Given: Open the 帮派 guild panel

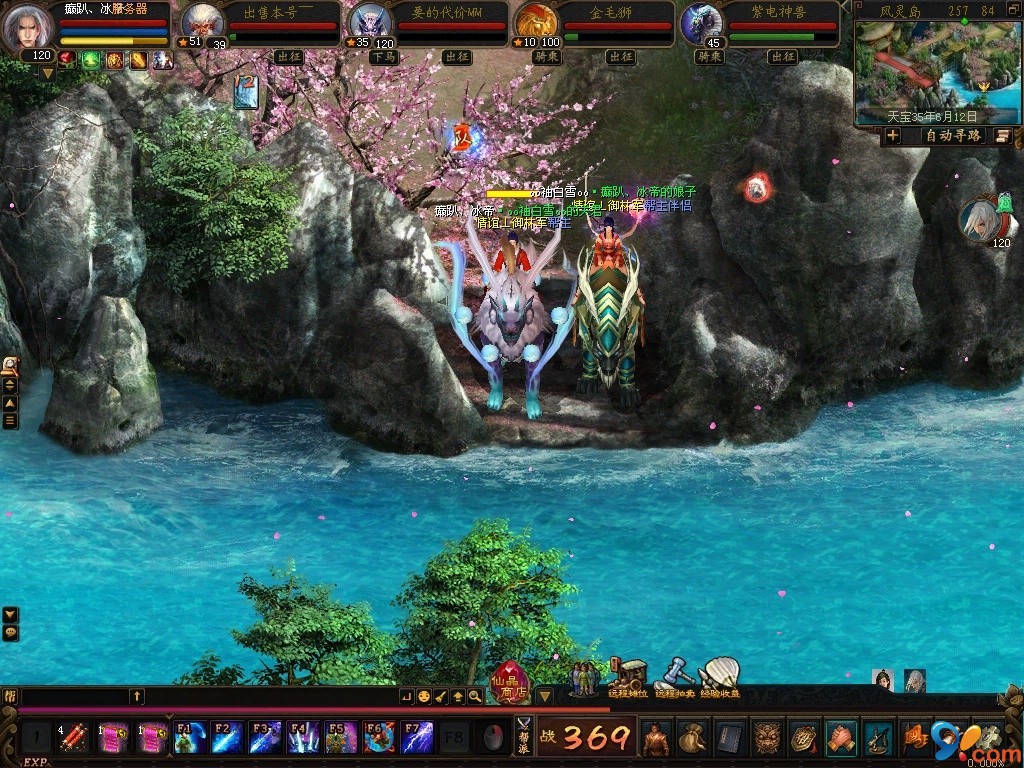Looking at the screenshot, I should coord(523,738).
